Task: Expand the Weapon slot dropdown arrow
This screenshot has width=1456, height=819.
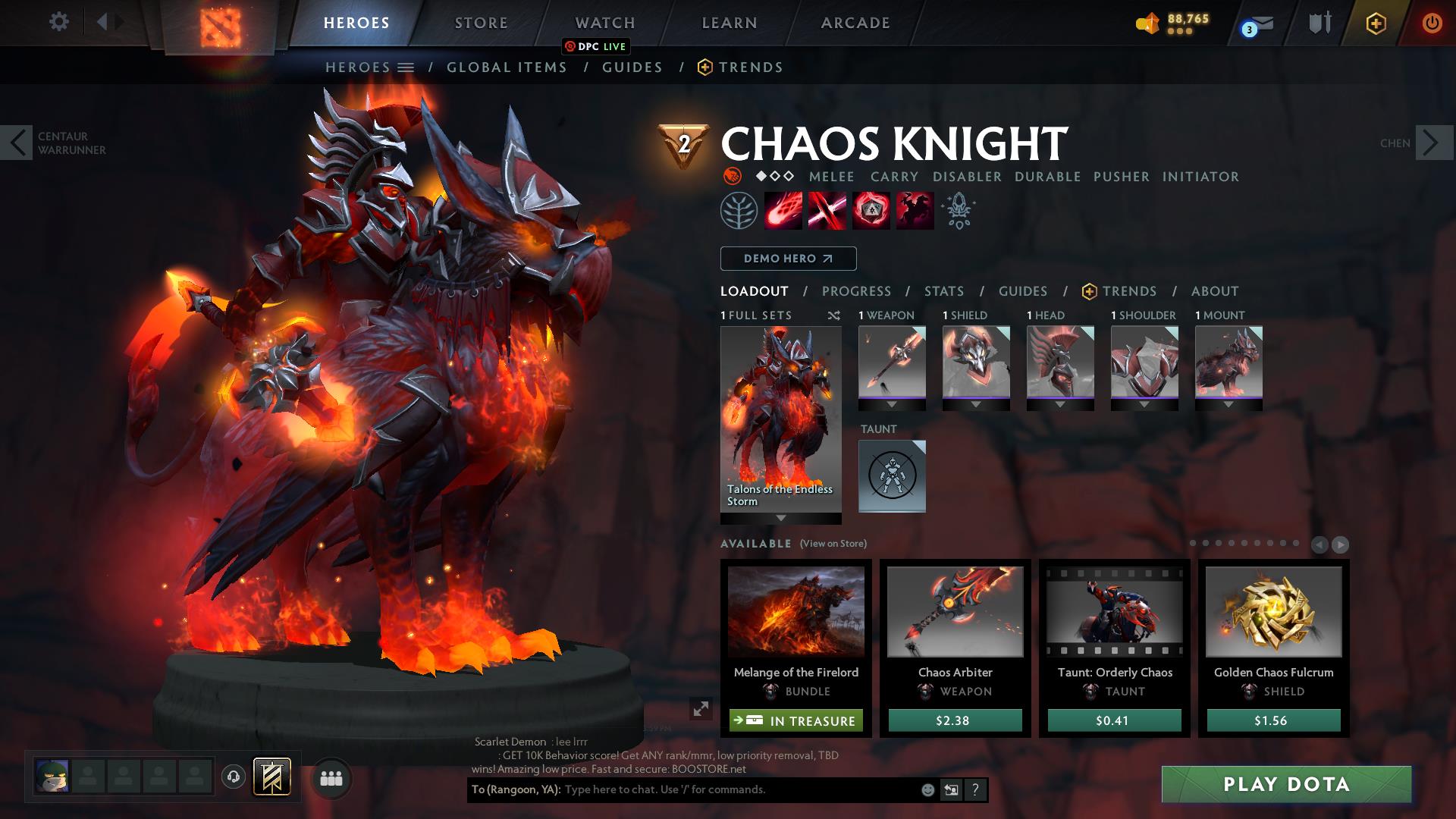Action: point(891,404)
